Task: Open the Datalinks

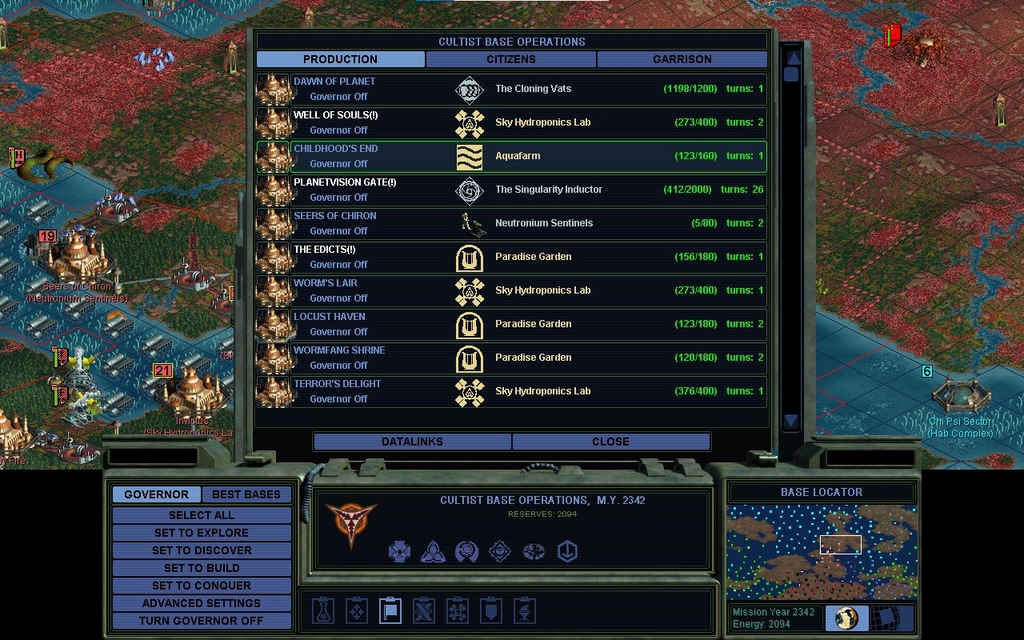Action: click(412, 441)
